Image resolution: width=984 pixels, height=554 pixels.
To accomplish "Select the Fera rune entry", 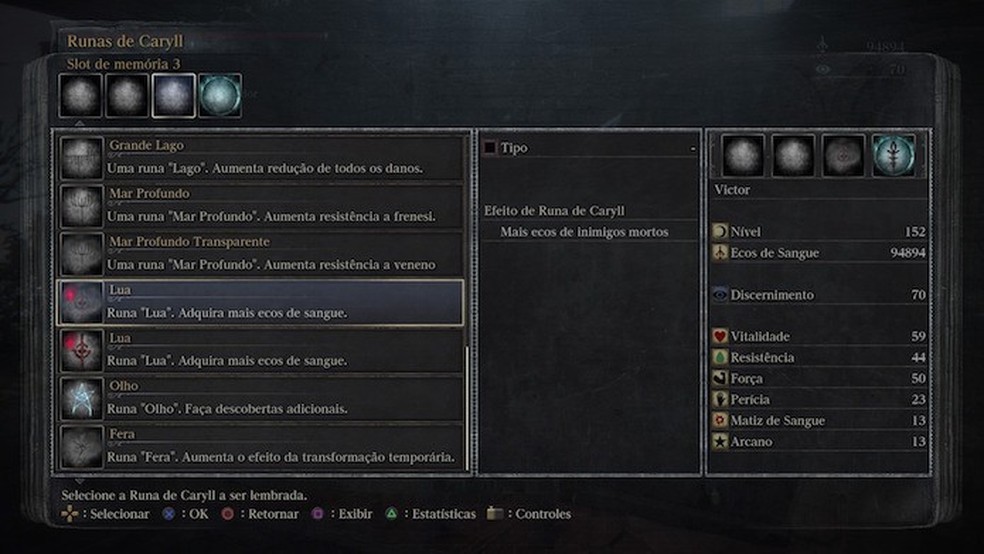I will [x=262, y=446].
